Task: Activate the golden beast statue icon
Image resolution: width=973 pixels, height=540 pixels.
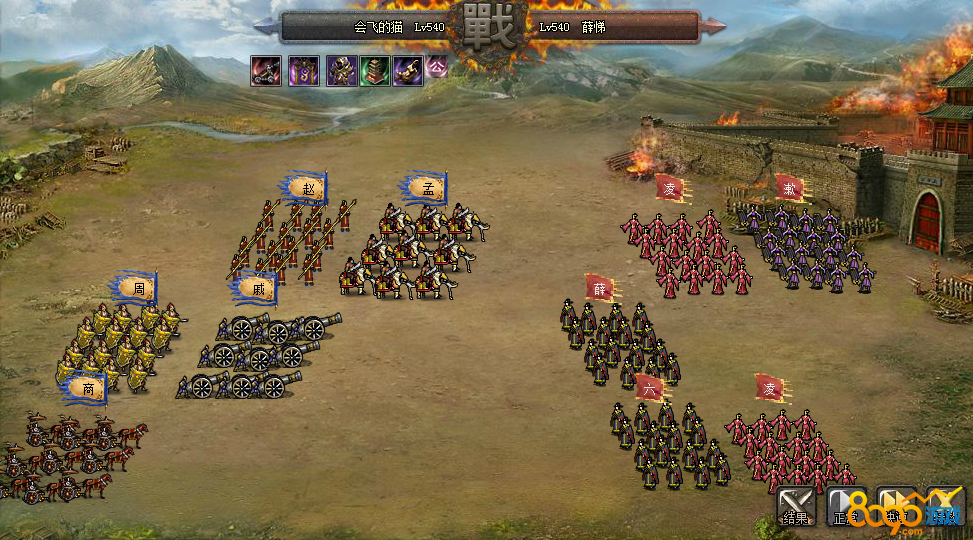Action: (x=407, y=71)
